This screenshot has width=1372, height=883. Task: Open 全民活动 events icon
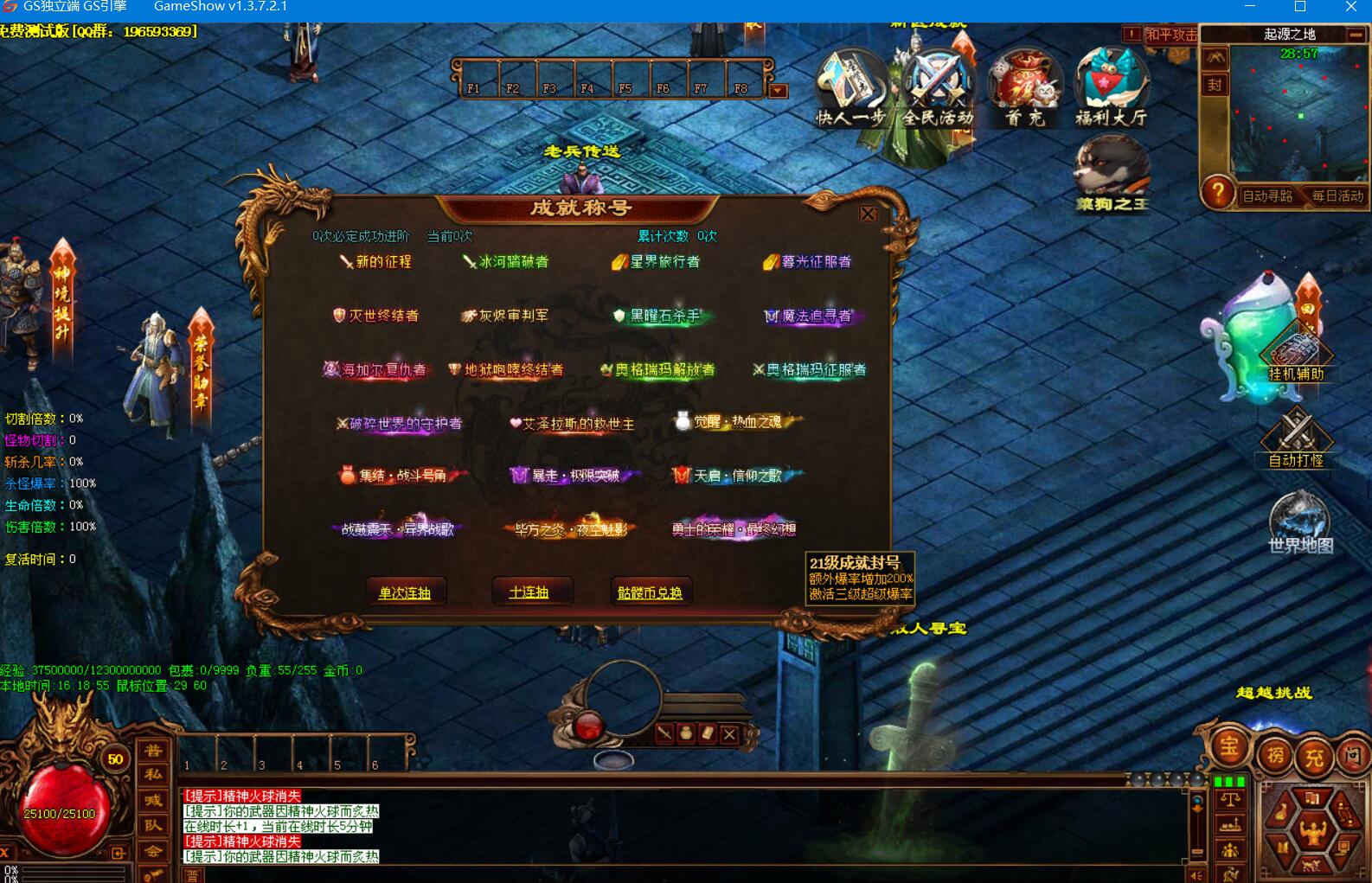point(938,88)
